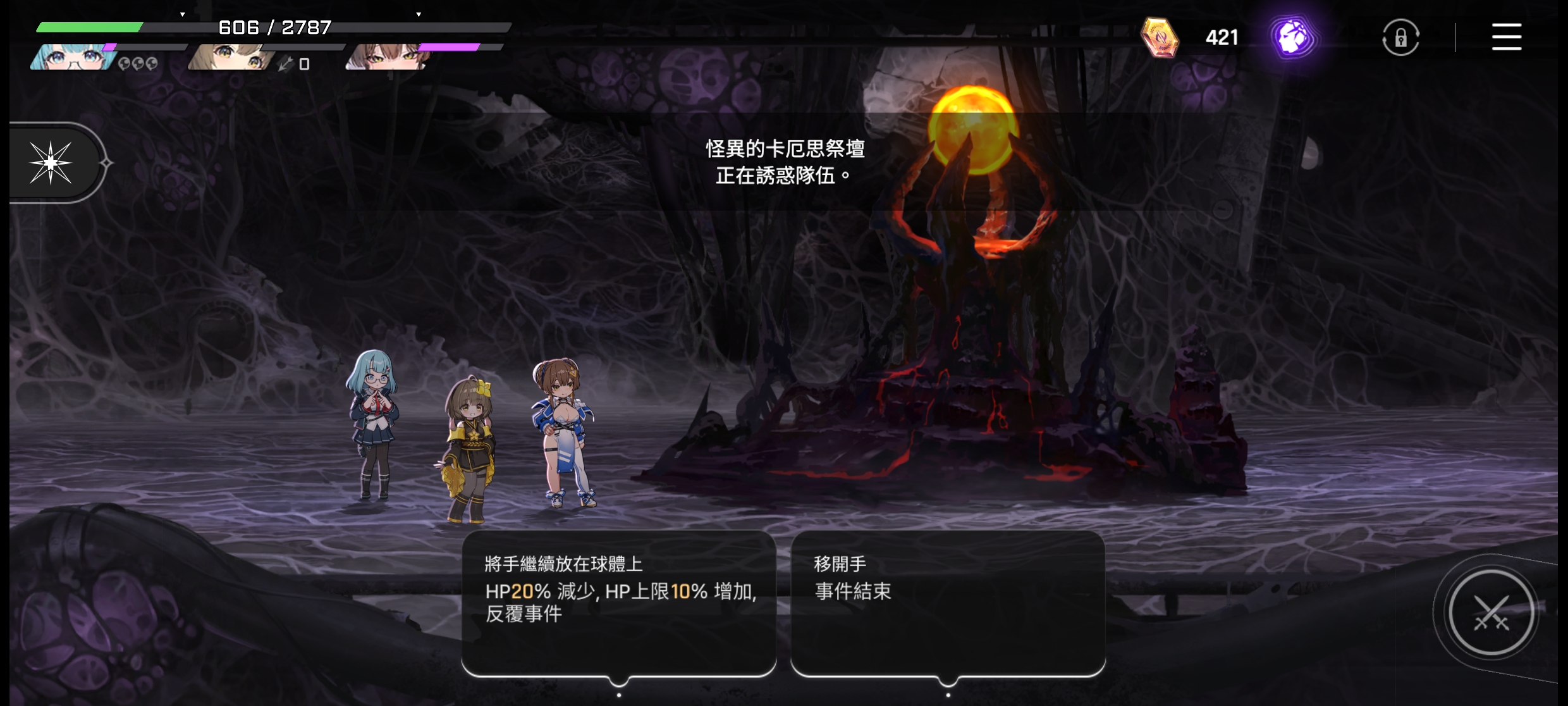Click the crossed swords button
The width and height of the screenshot is (1568, 706).
click(1491, 612)
